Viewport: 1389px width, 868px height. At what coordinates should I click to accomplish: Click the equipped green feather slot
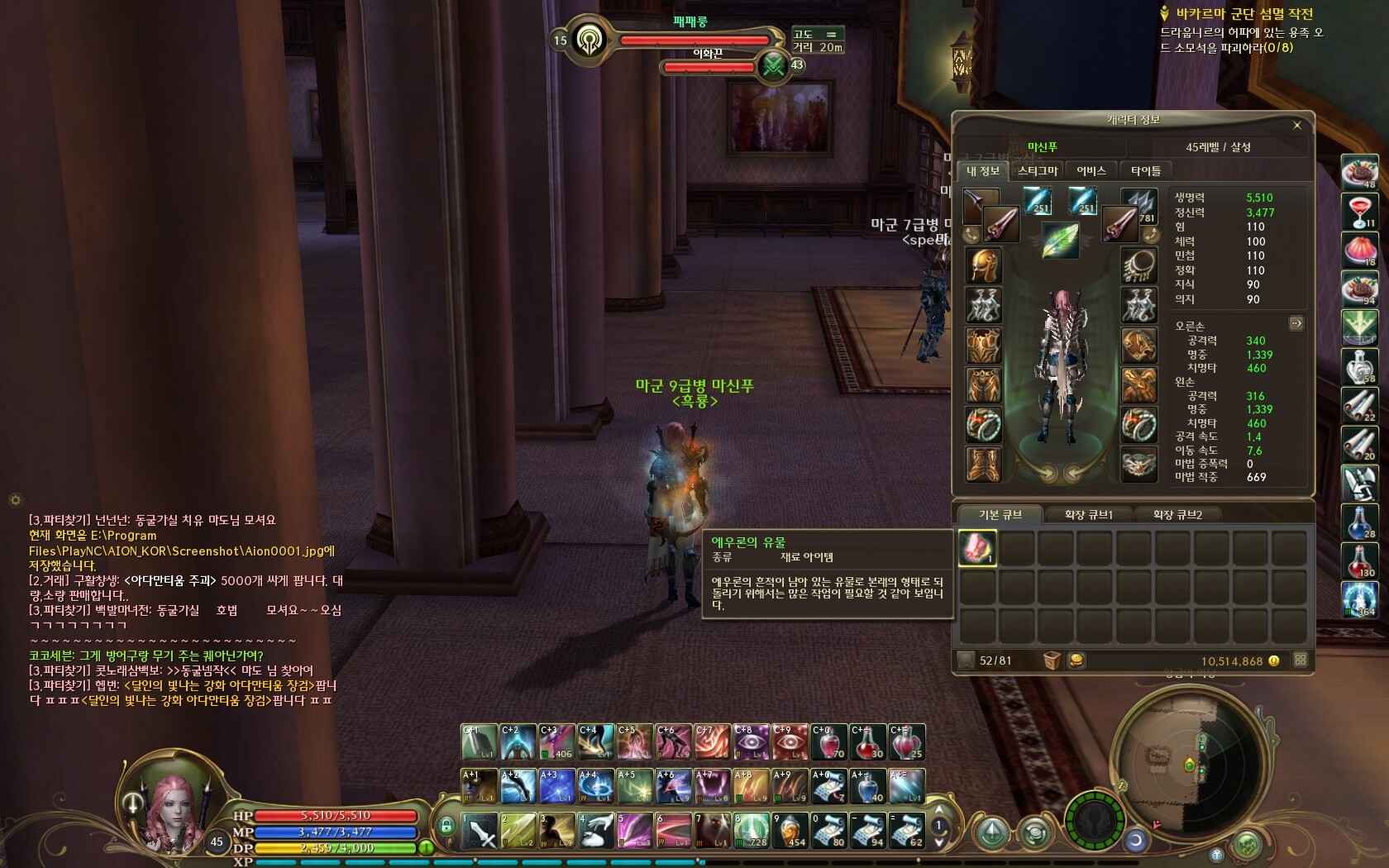tap(1060, 241)
